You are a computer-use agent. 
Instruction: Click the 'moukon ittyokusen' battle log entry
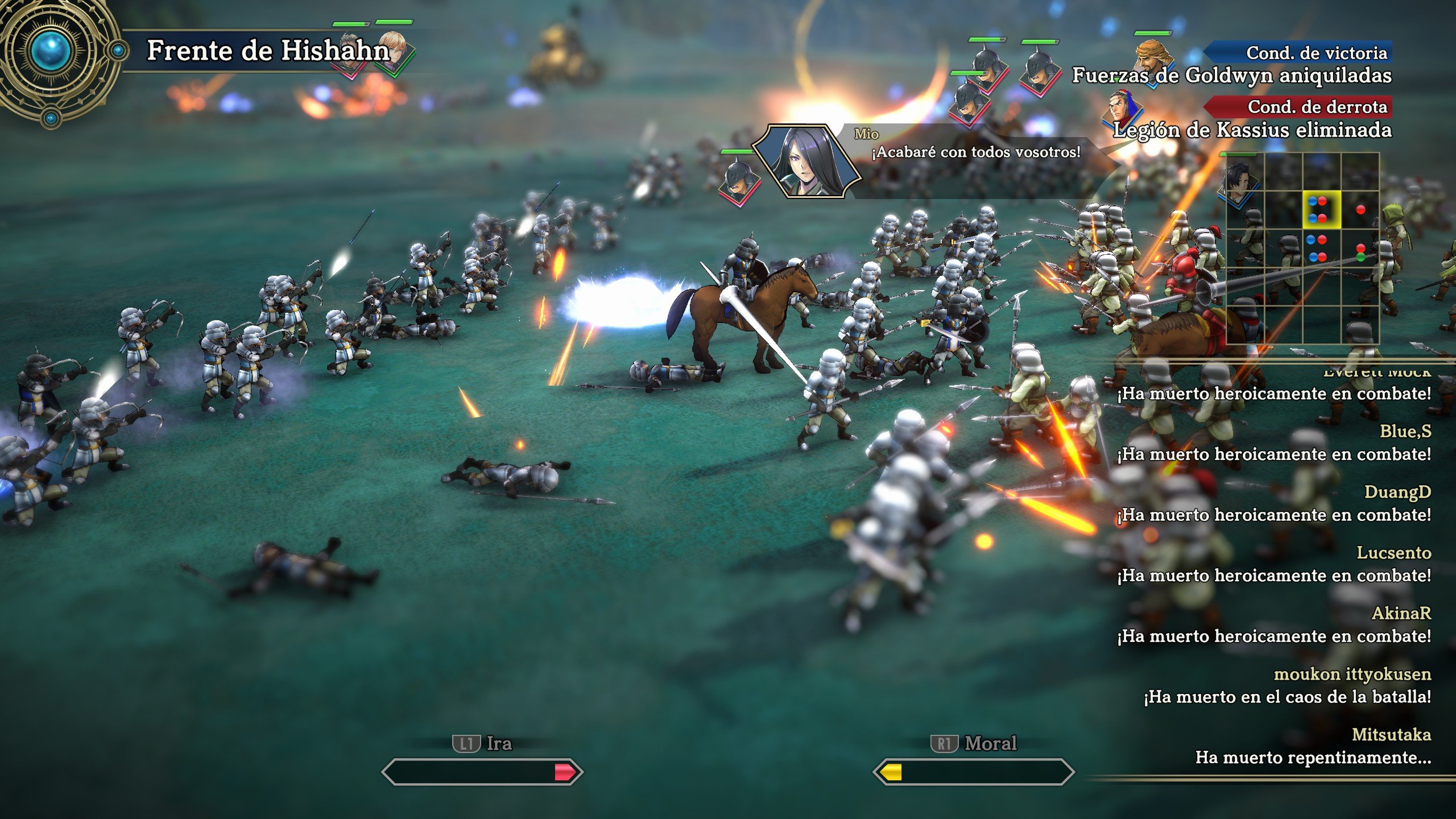pos(1351,685)
